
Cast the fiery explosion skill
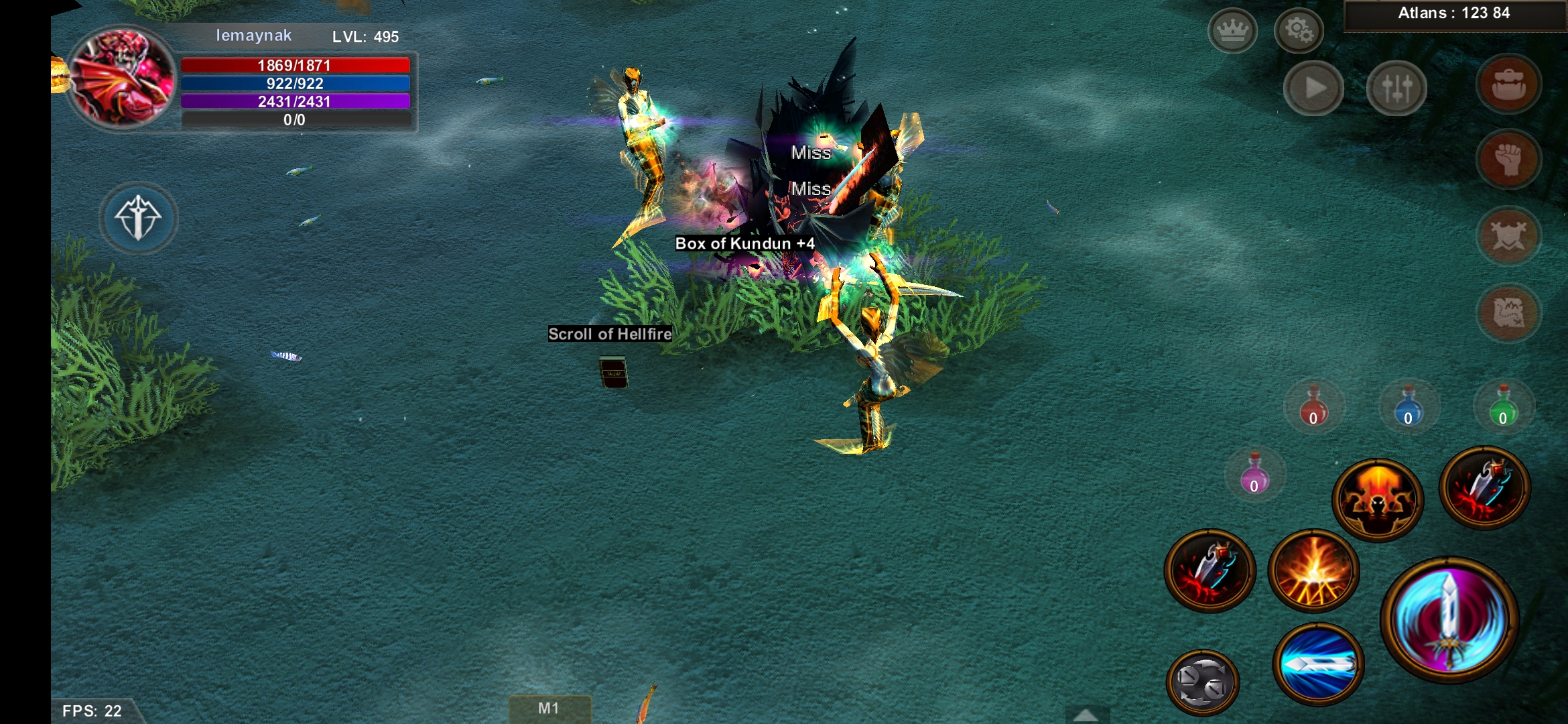tap(1313, 571)
